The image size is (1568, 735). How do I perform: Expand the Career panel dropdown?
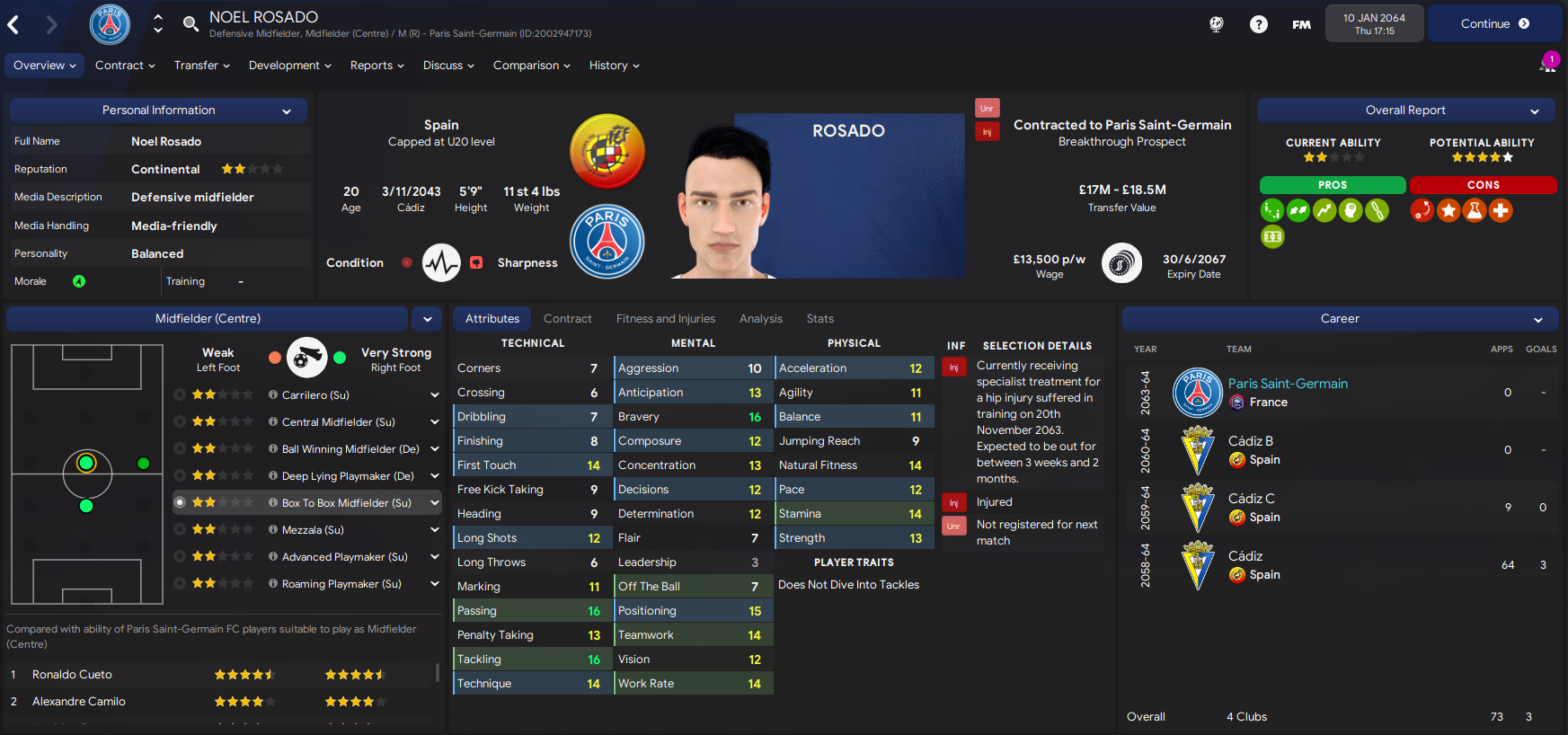[x=1537, y=320]
